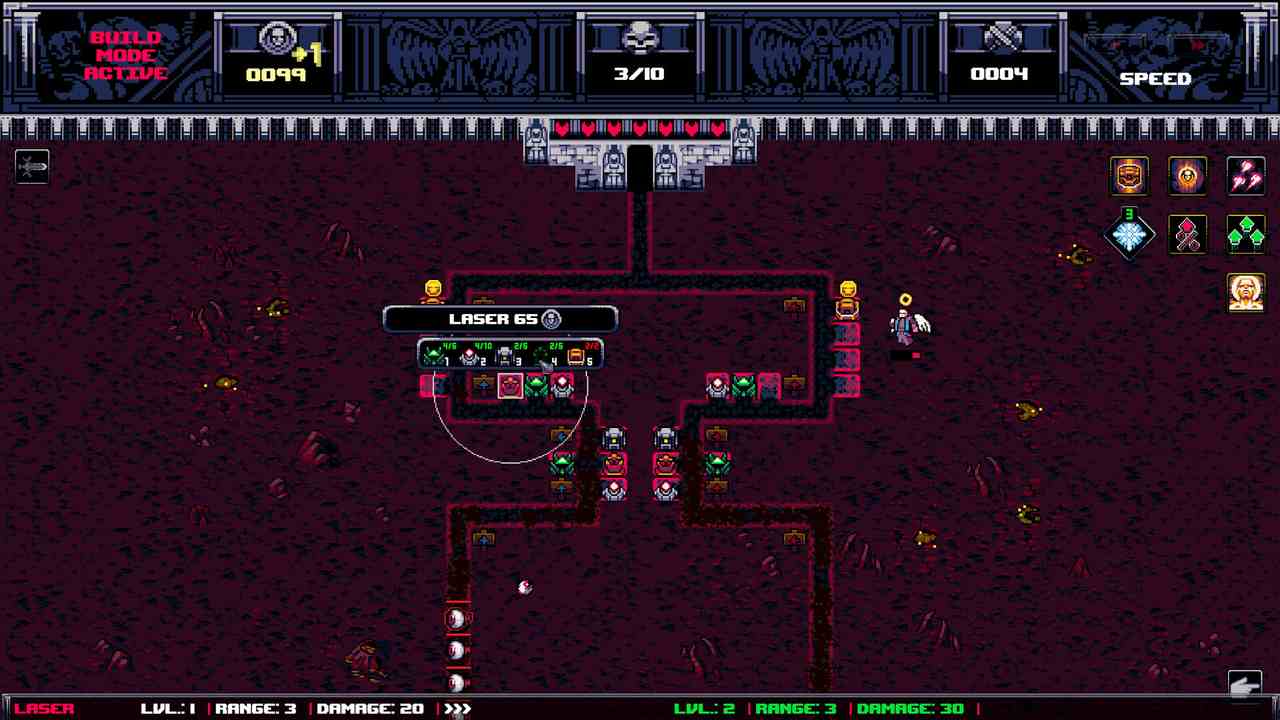Open the saint portrait ability icon

point(1246,293)
